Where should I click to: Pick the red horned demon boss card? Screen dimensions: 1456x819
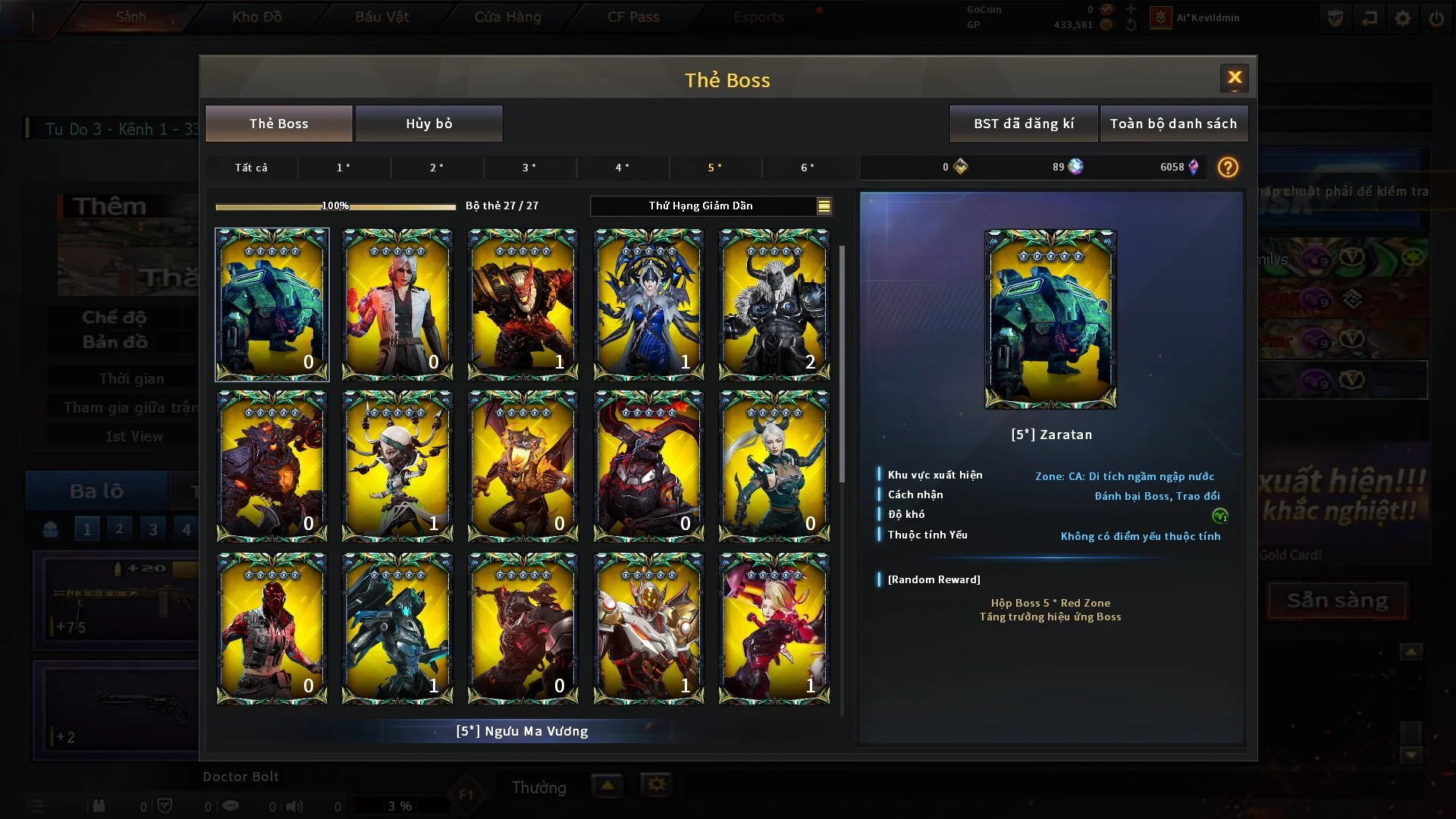pos(523,304)
